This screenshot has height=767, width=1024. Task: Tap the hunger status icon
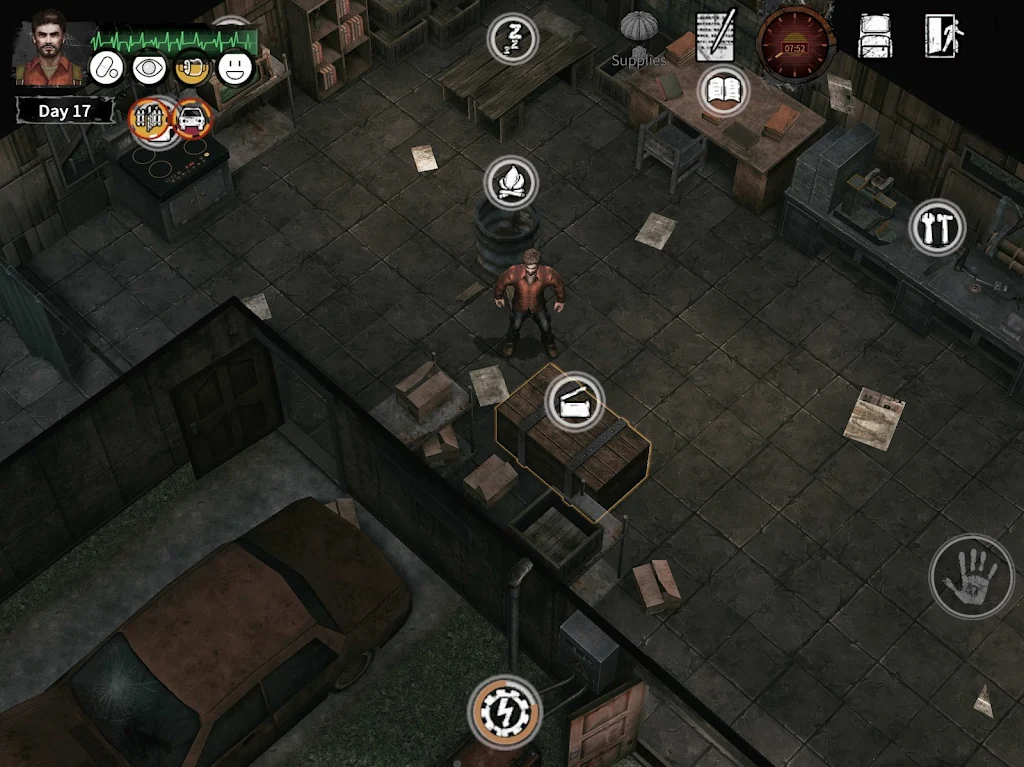[x=192, y=67]
